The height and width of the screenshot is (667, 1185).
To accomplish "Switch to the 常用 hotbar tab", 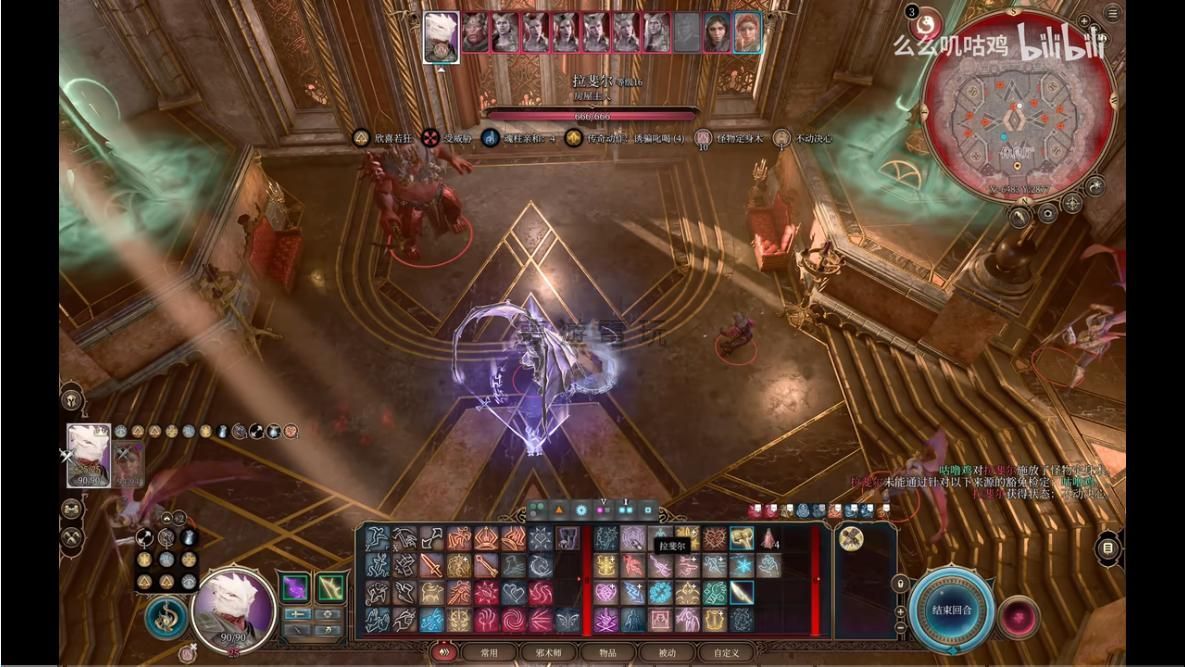I will click(x=489, y=653).
